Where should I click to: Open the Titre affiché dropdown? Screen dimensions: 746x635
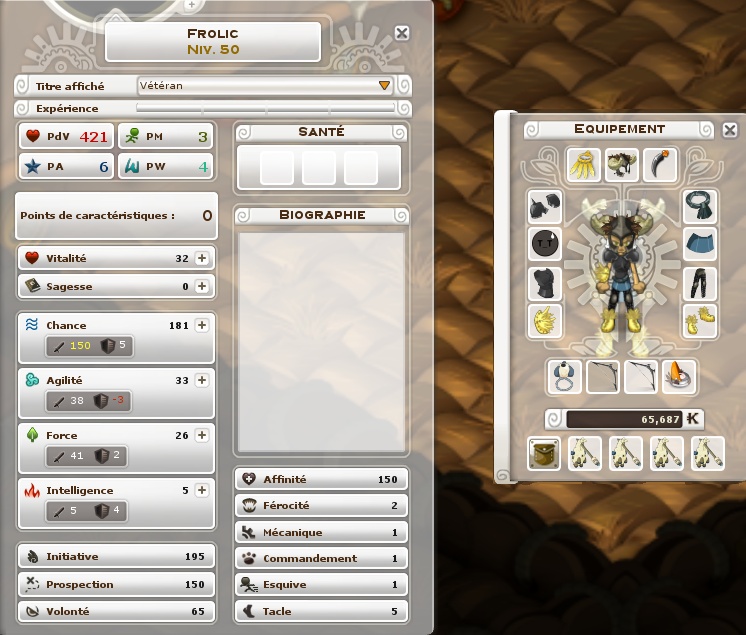384,86
